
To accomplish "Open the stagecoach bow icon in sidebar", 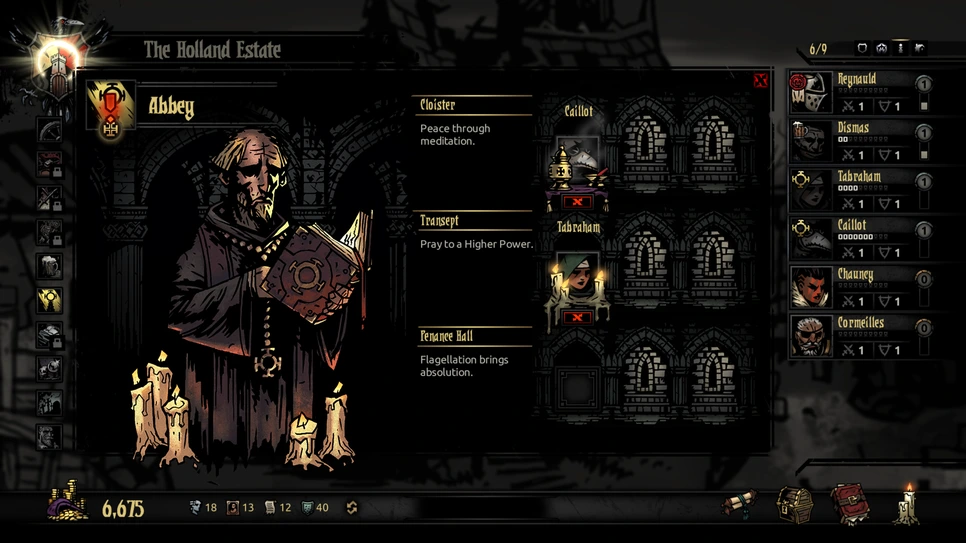I will [49, 130].
